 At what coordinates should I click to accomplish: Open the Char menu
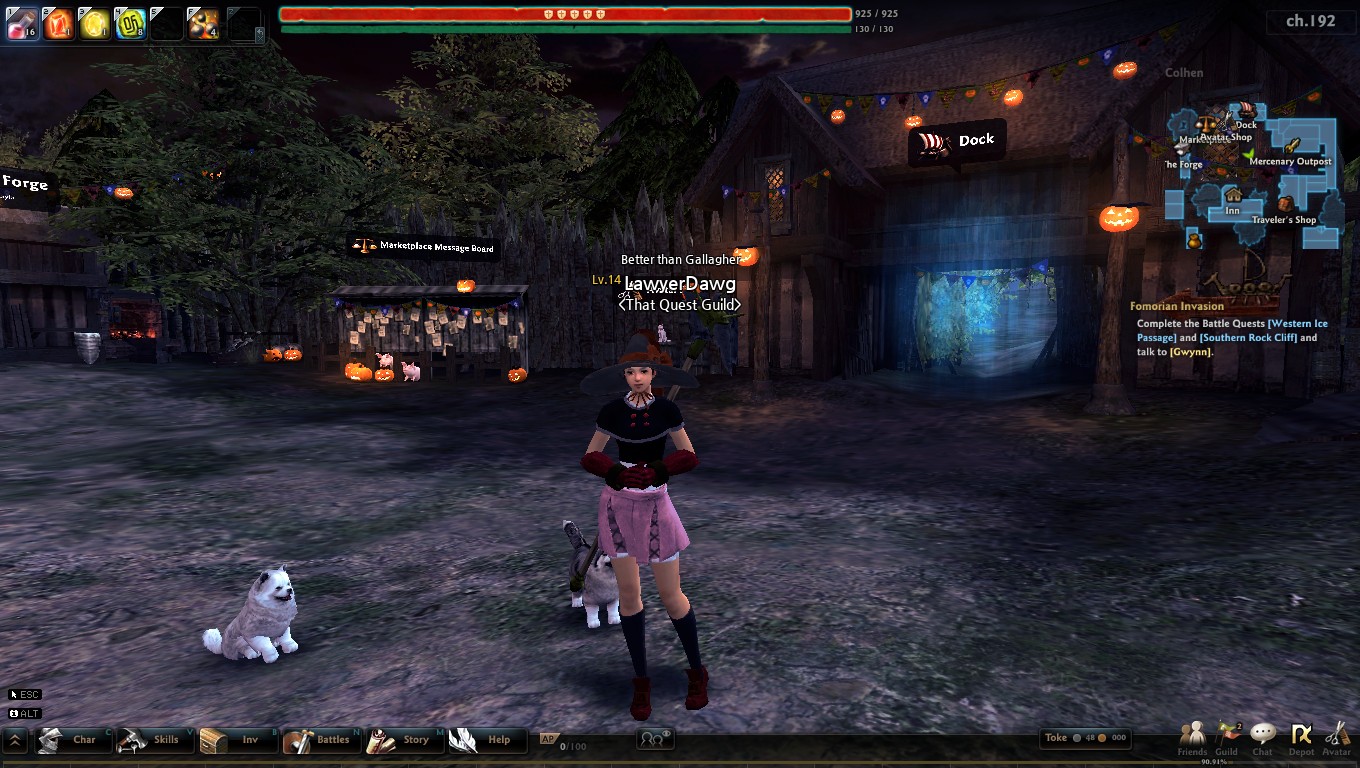(x=73, y=740)
